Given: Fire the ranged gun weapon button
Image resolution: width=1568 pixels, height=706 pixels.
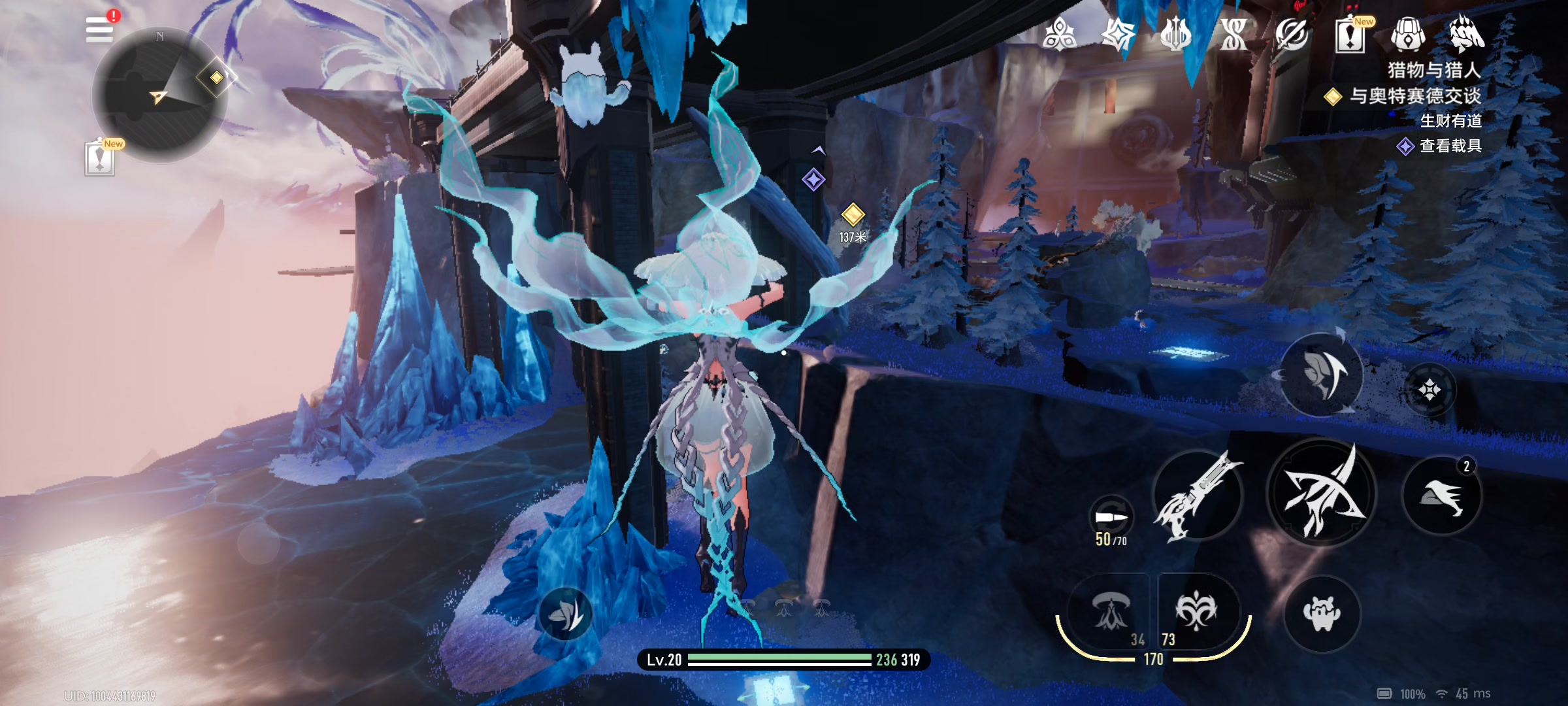Looking at the screenshot, I should [x=1198, y=497].
